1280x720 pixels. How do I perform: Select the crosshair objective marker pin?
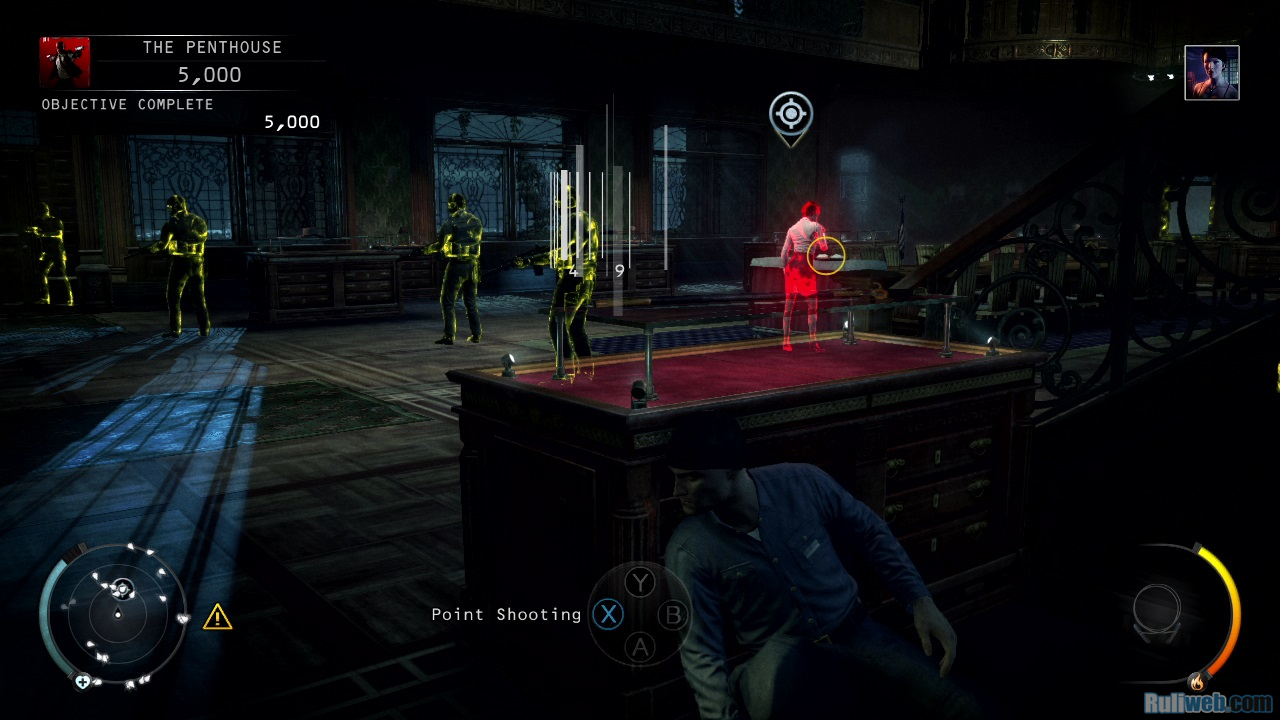(790, 116)
